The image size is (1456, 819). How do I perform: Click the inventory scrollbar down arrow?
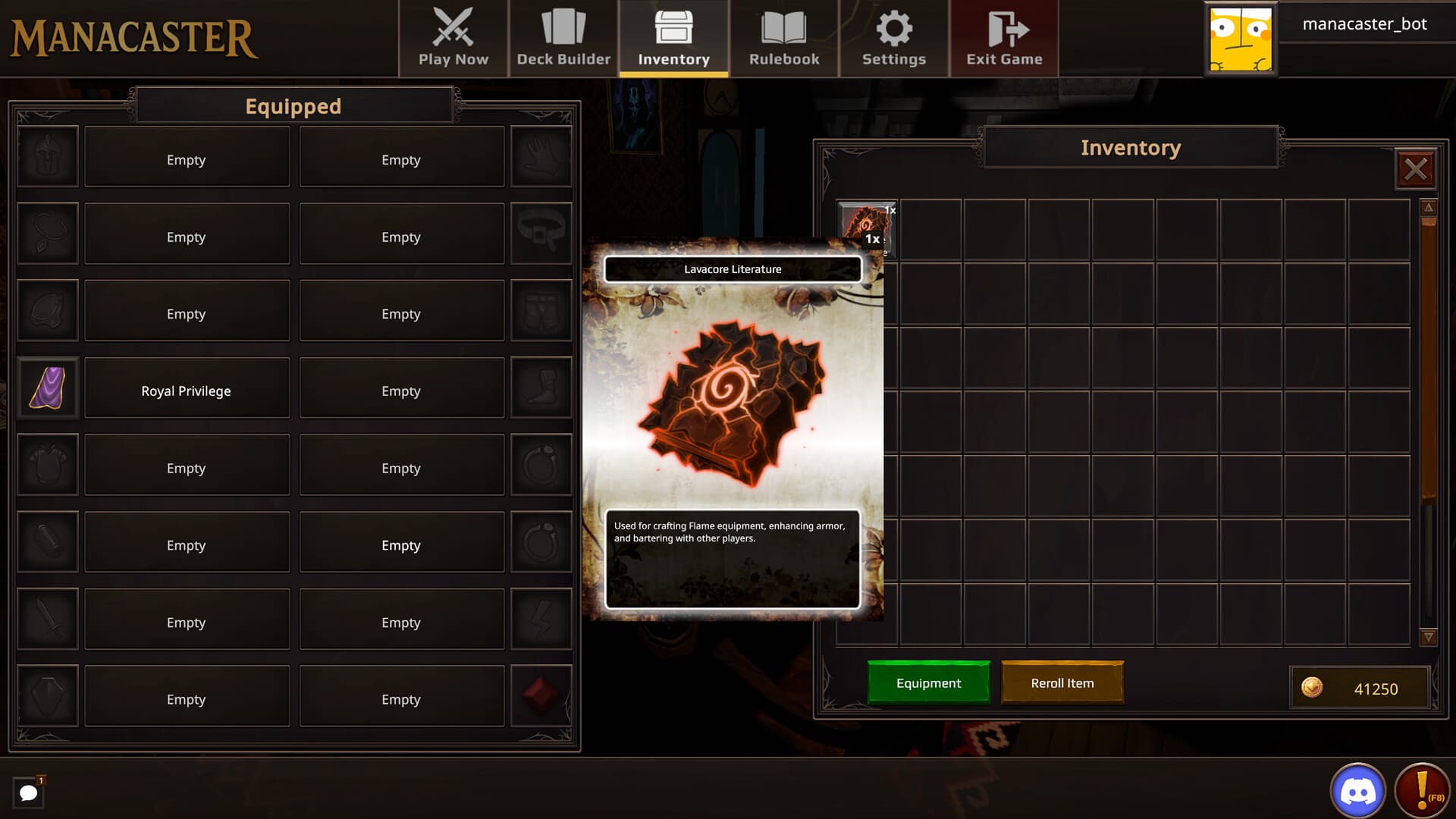(1429, 638)
